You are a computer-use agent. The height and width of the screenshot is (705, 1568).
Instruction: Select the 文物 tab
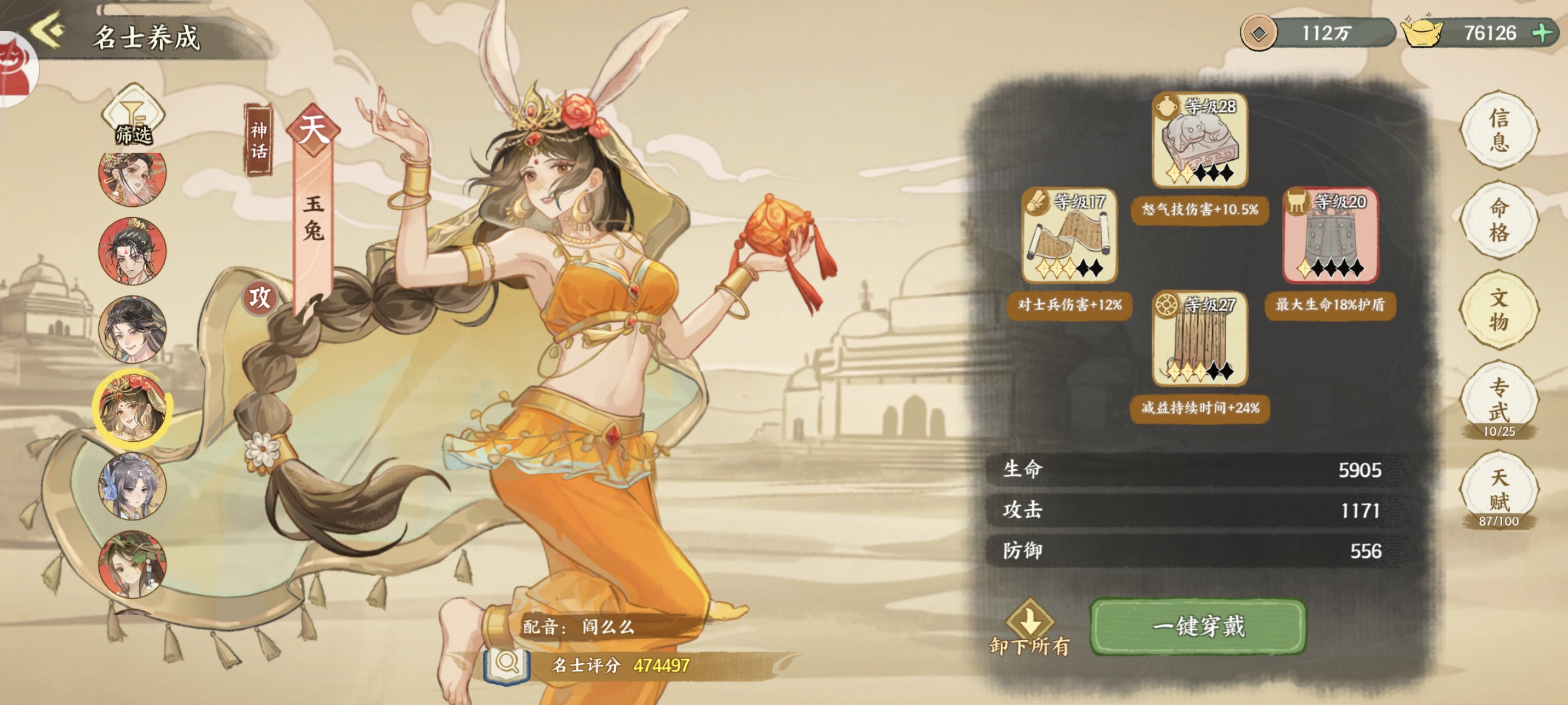1499,310
